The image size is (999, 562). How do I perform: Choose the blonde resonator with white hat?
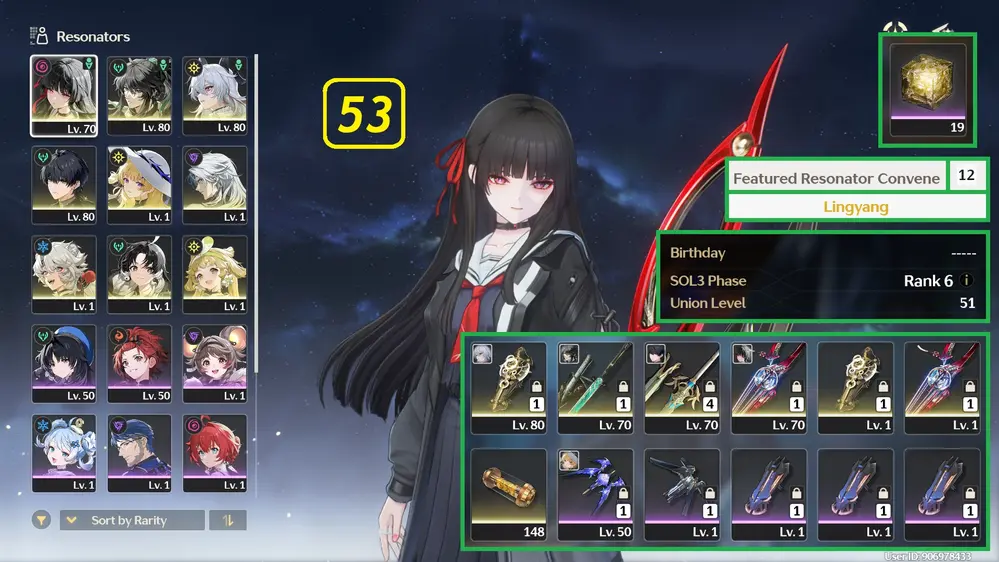coord(139,185)
